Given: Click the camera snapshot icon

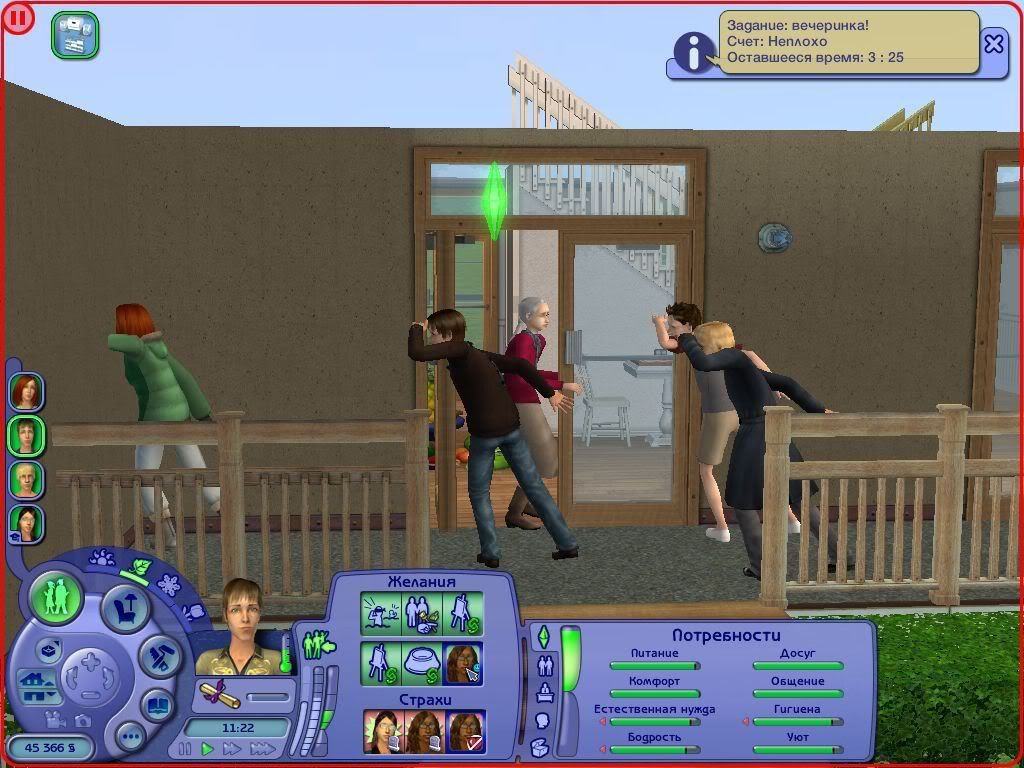Looking at the screenshot, I should (x=83, y=719).
